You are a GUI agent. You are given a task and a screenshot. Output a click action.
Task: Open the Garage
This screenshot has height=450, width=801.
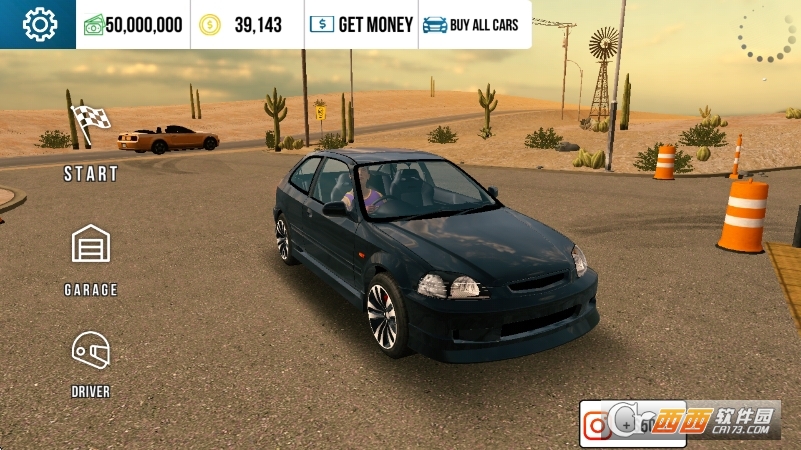pos(91,258)
